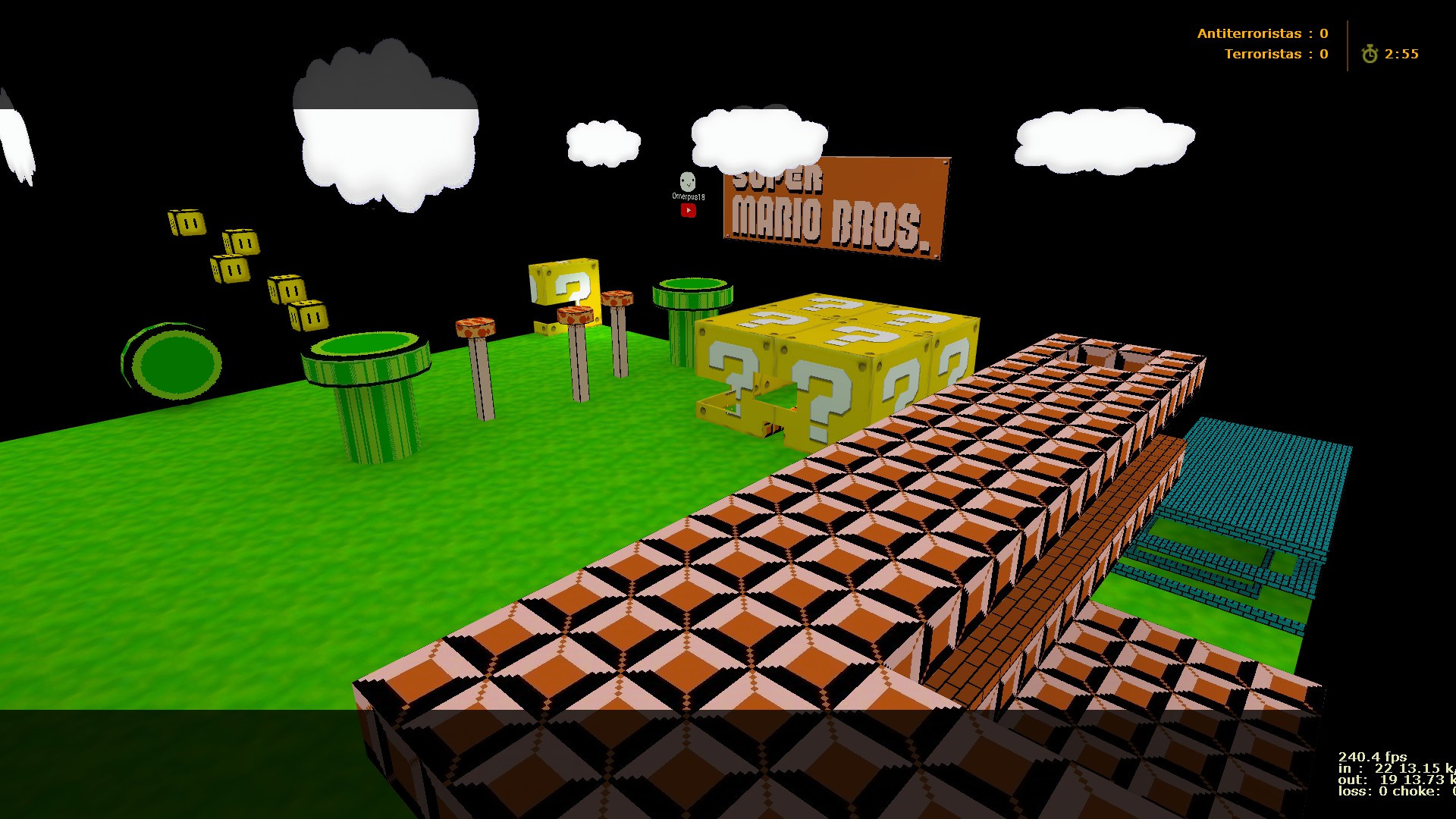Viewport: 1456px width, 819px height.
Task: Select the red-capped mushroom platform
Action: tap(474, 328)
